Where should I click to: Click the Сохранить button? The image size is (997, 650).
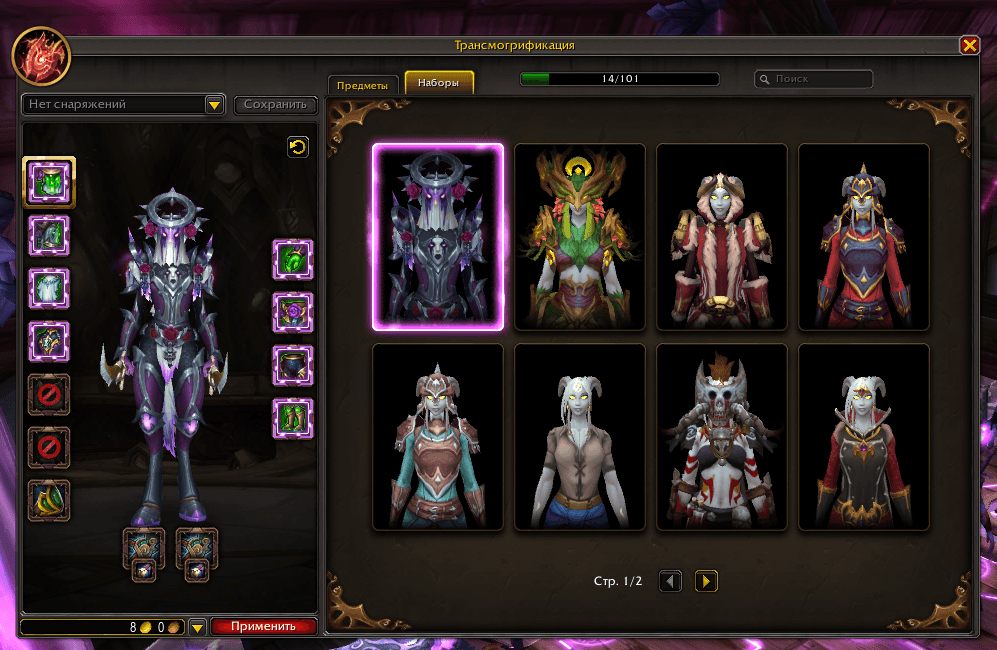pyautogui.click(x=275, y=105)
